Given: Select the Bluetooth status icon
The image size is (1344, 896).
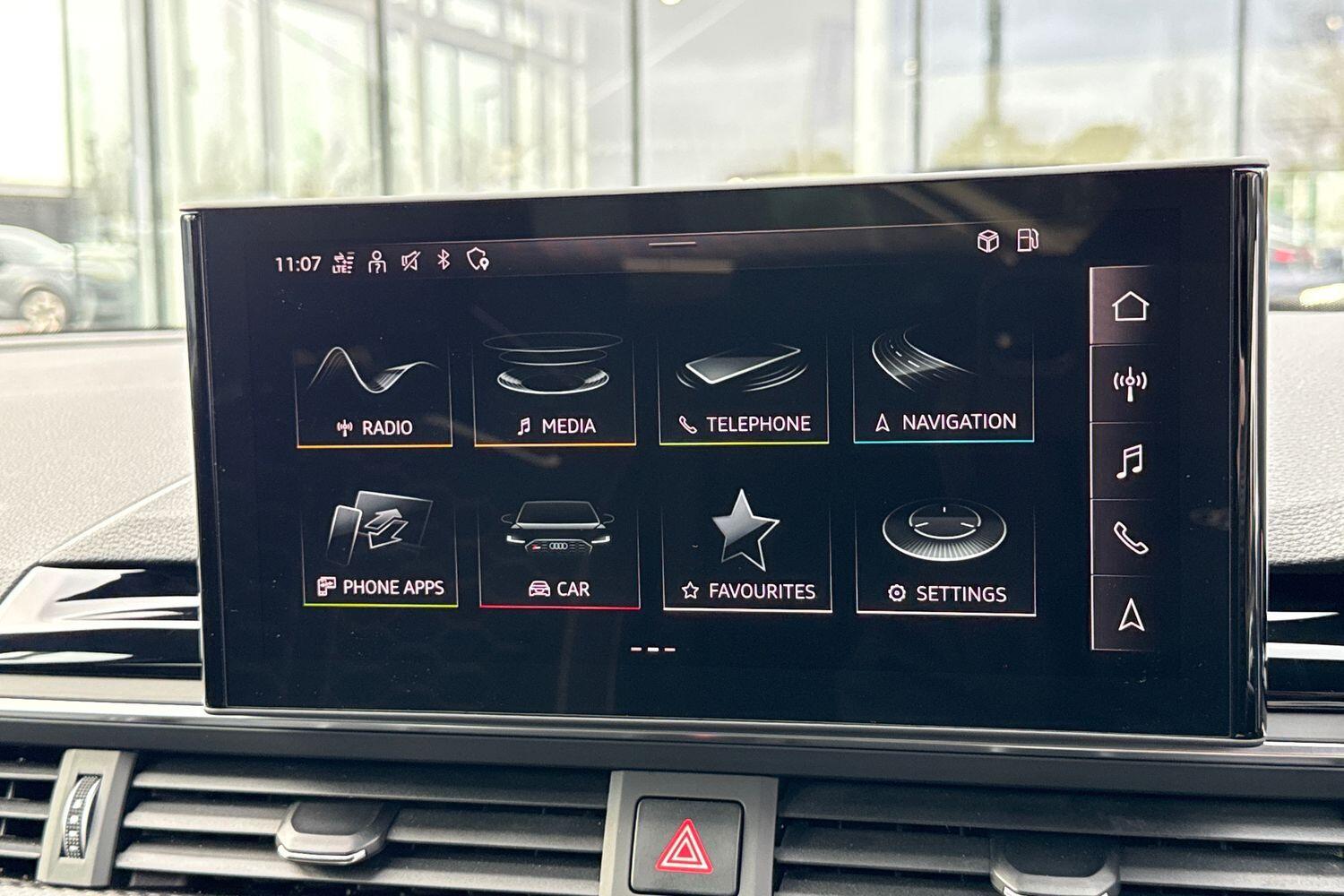Looking at the screenshot, I should 443,260.
